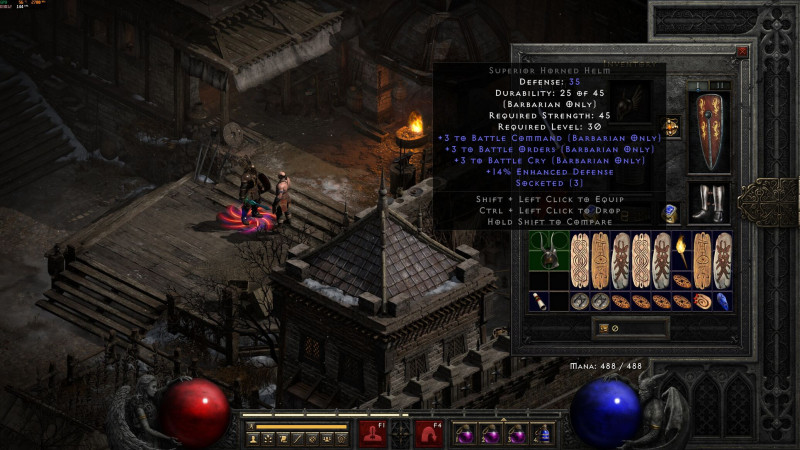Select the equipped boots slot
This screenshot has width=800, height=450.
coord(709,203)
